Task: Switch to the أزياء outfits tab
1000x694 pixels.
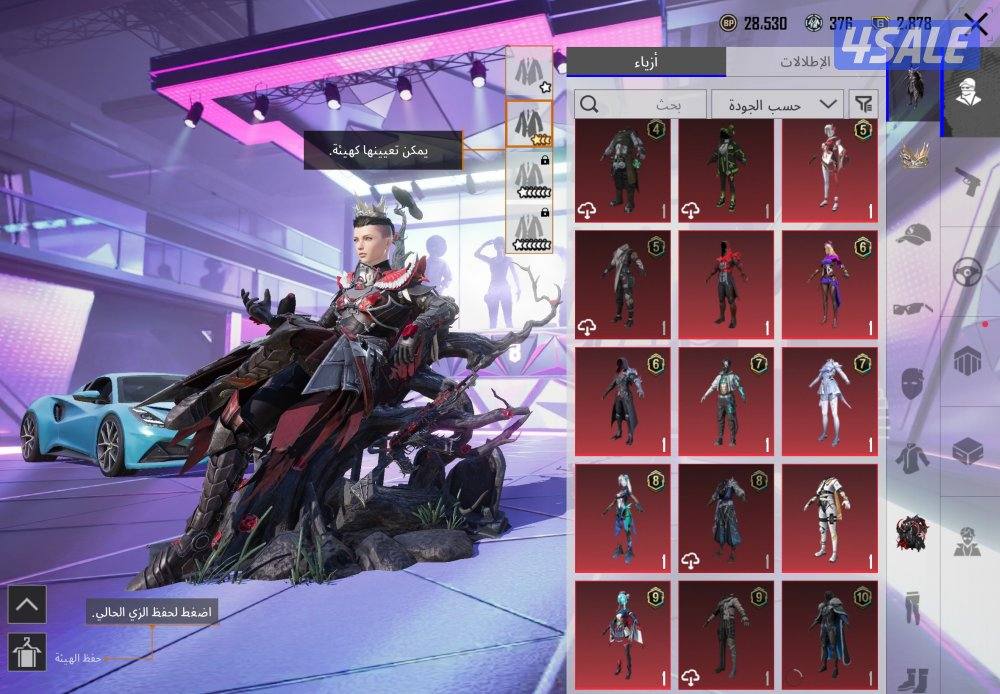Action: click(x=646, y=61)
